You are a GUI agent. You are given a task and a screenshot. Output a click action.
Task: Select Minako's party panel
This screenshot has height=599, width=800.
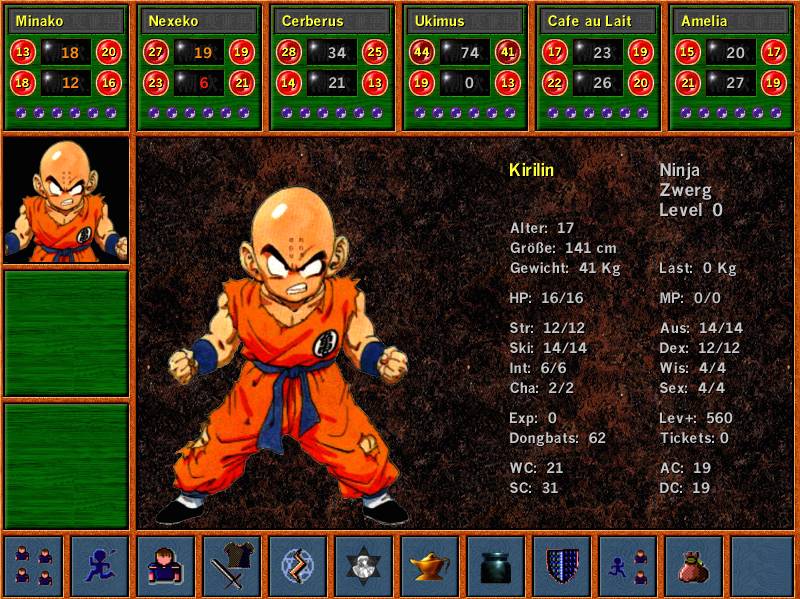pyautogui.click(x=67, y=67)
